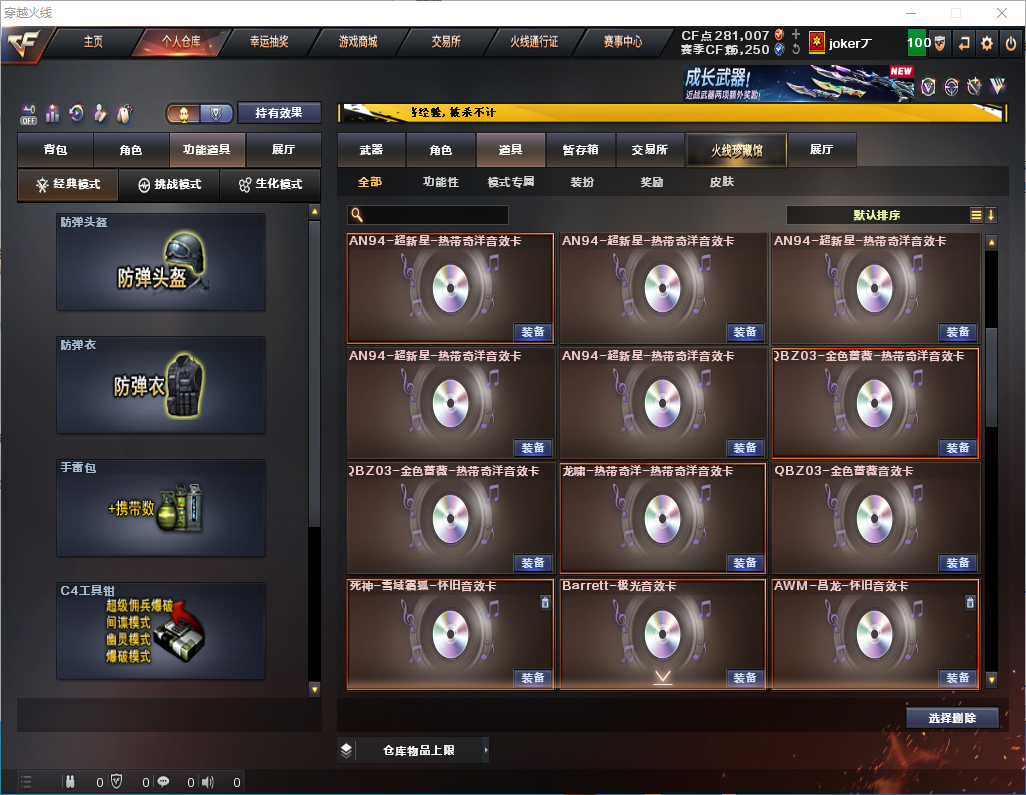The width and height of the screenshot is (1026, 795).
Task: Filter items by 功能性 functional category
Action: [440, 183]
